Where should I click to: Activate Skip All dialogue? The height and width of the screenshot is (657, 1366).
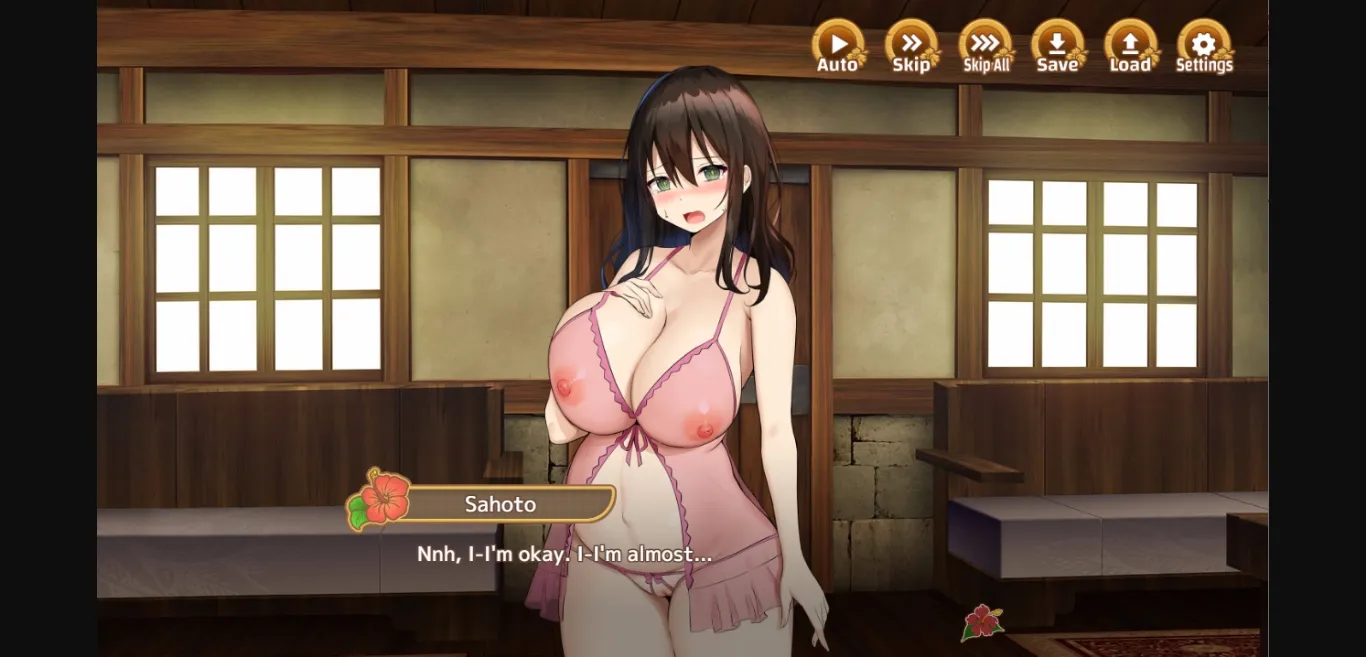pyautogui.click(x=985, y=45)
